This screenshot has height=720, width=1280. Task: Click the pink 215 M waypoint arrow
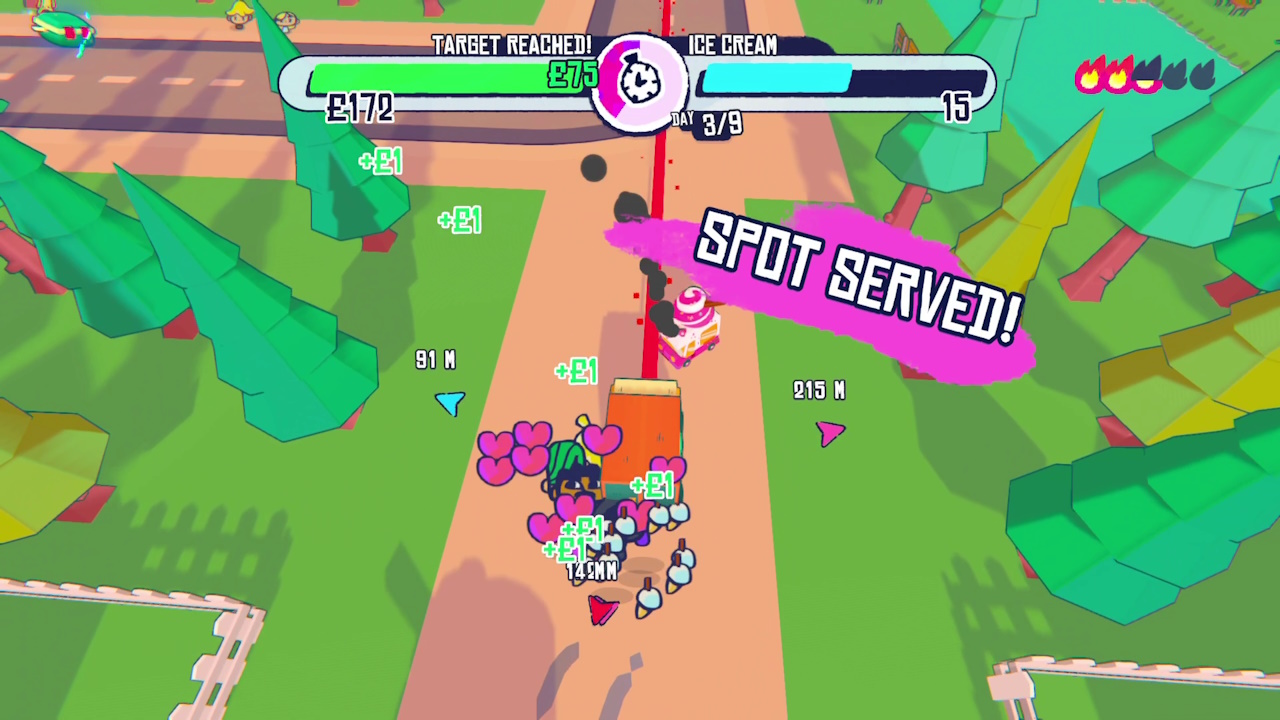[x=831, y=432]
